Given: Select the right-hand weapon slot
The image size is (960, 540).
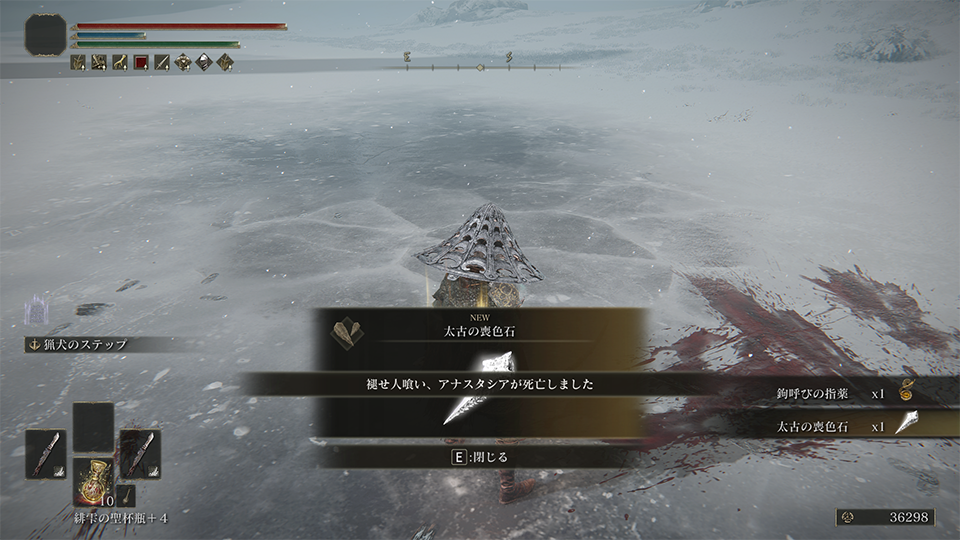Looking at the screenshot, I should pos(140,454).
